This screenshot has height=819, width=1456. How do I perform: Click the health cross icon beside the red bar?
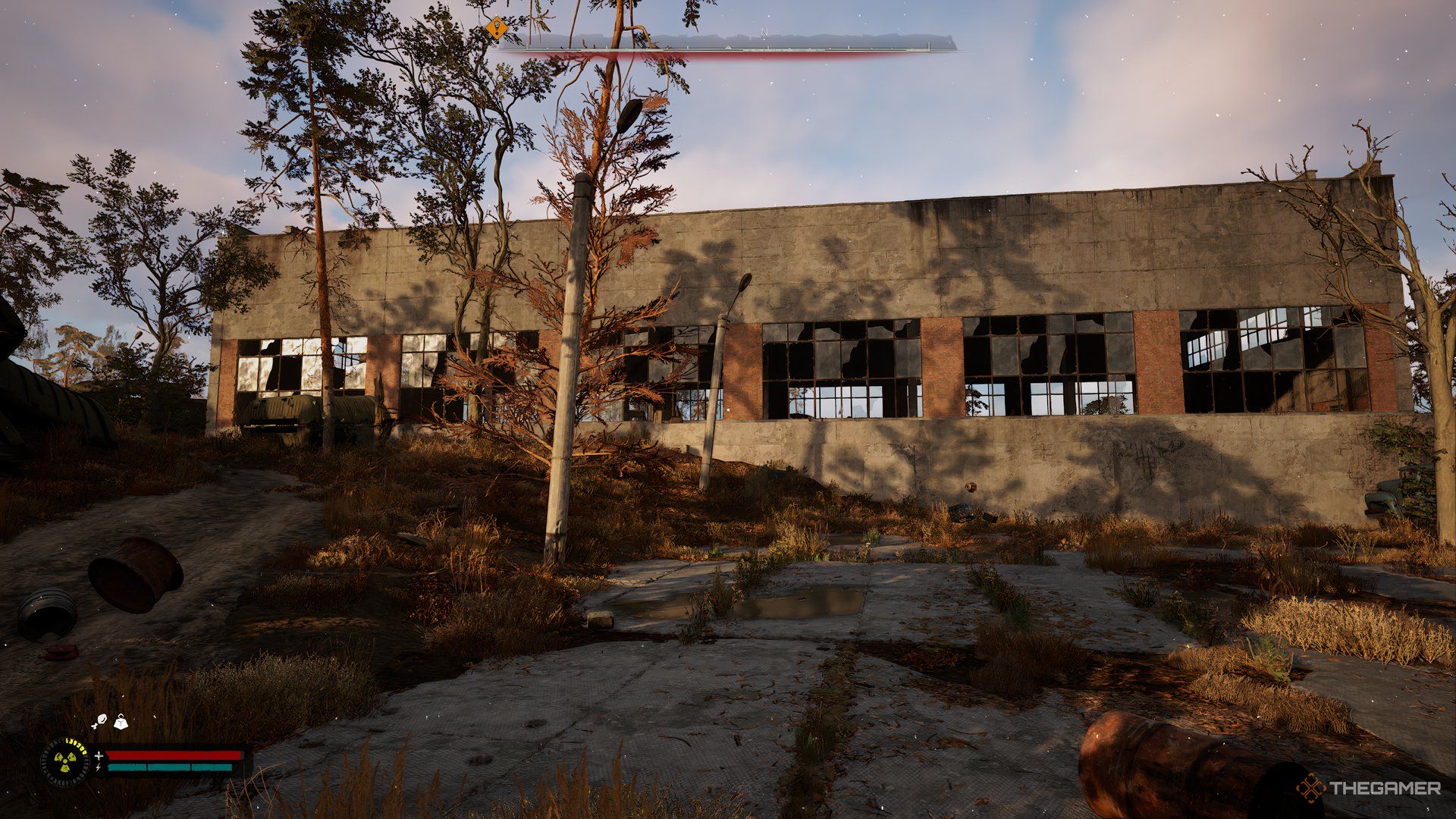point(99,755)
